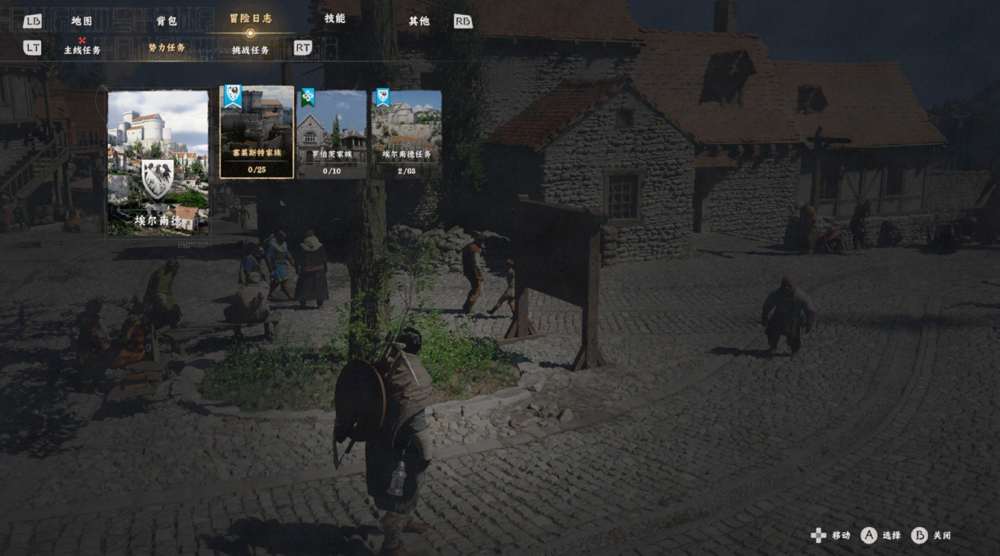Screen dimensions: 1000x556
Task: Open the 罗伯茨家族 faction card
Action: 331,133
